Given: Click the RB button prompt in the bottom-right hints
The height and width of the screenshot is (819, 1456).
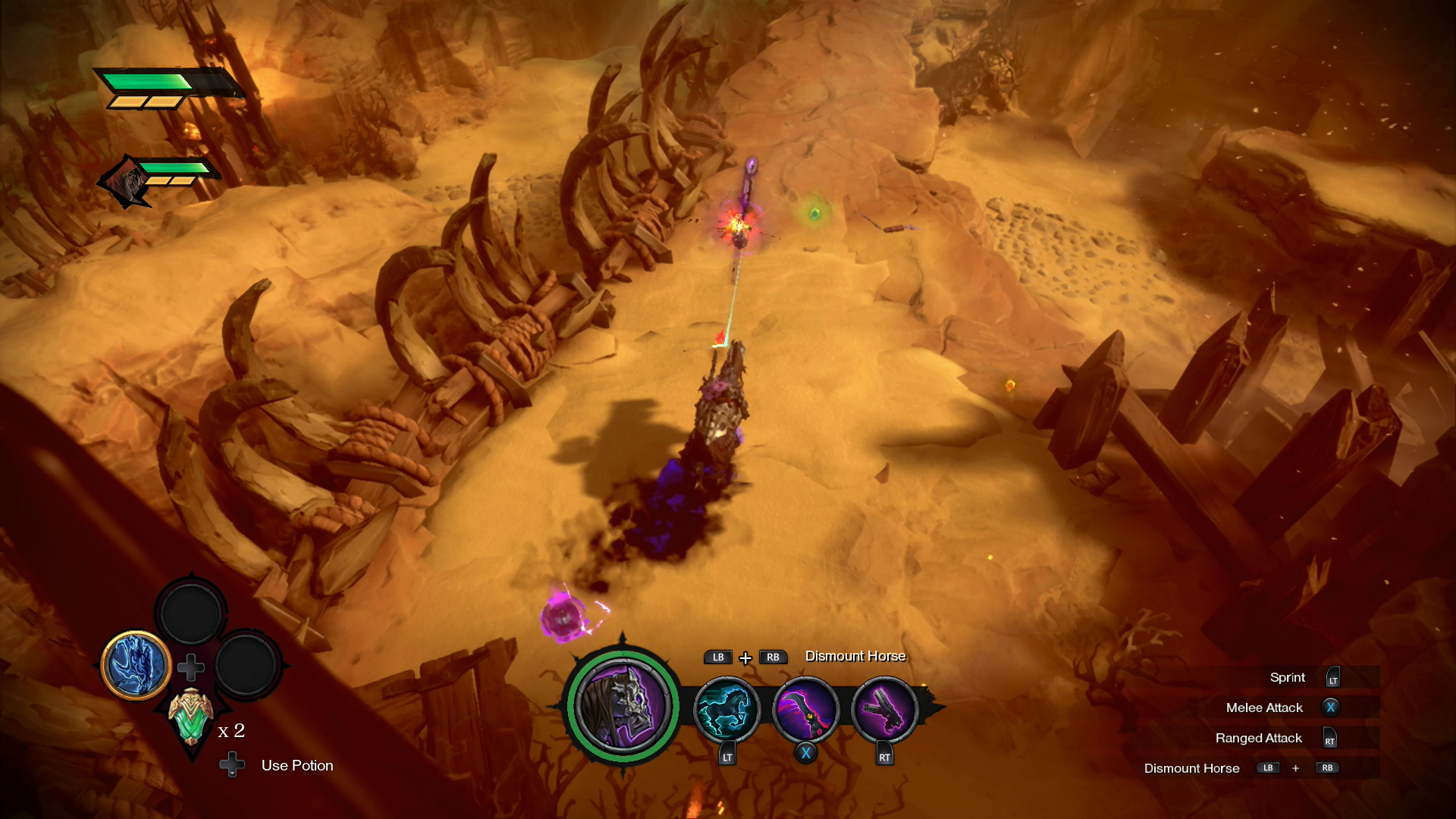Looking at the screenshot, I should point(1327,767).
